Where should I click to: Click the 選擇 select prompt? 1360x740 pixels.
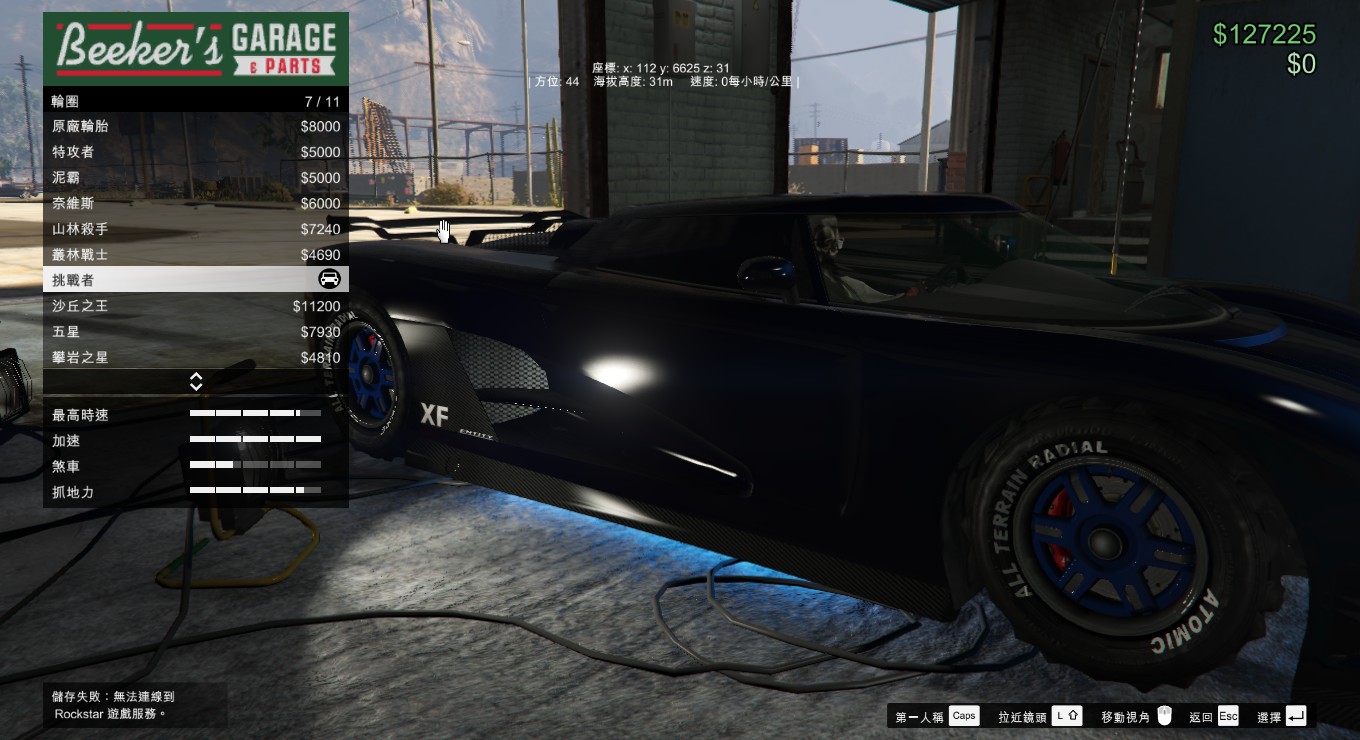(1281, 716)
